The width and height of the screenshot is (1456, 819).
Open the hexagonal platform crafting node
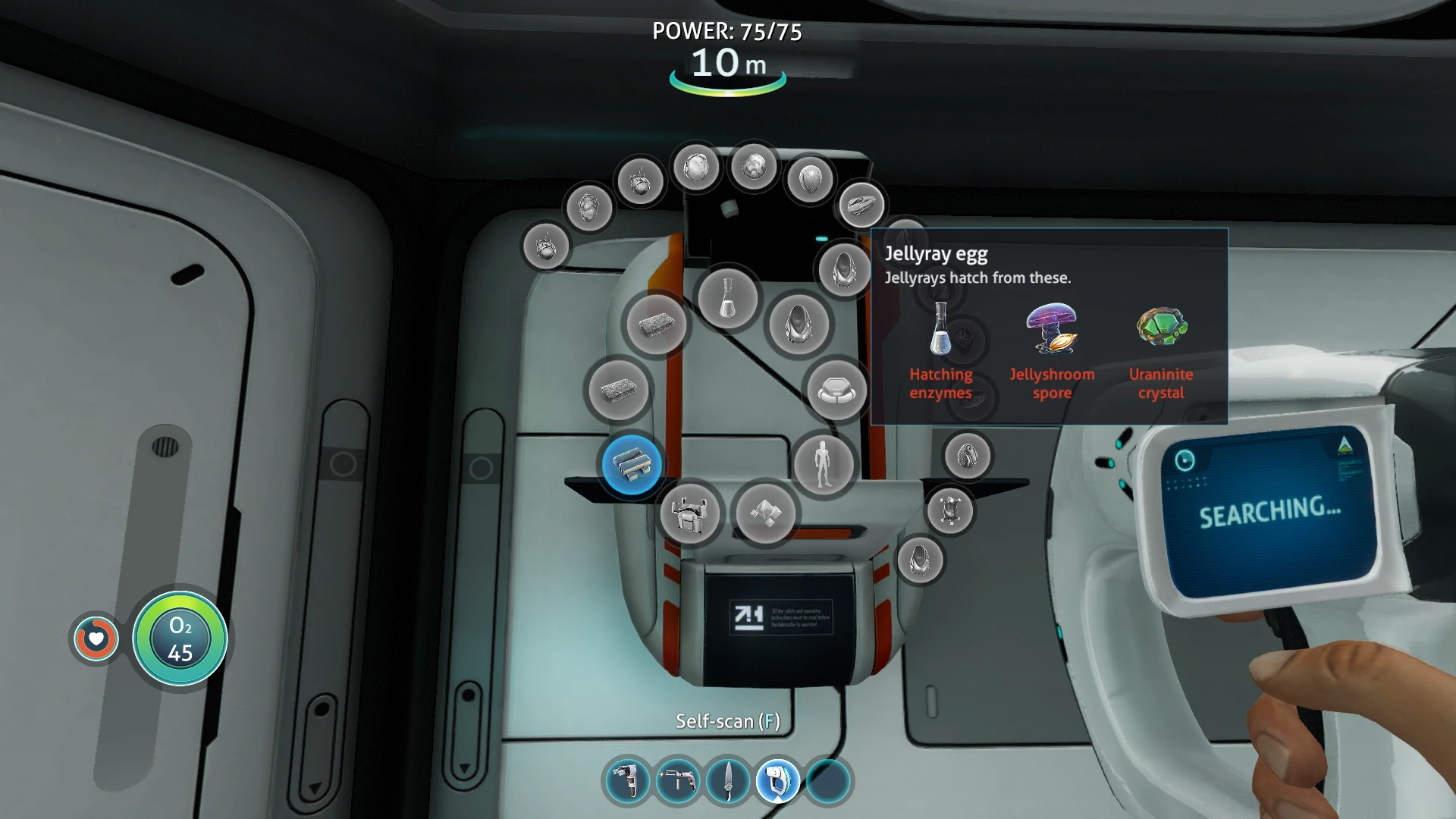pyautogui.click(x=836, y=391)
